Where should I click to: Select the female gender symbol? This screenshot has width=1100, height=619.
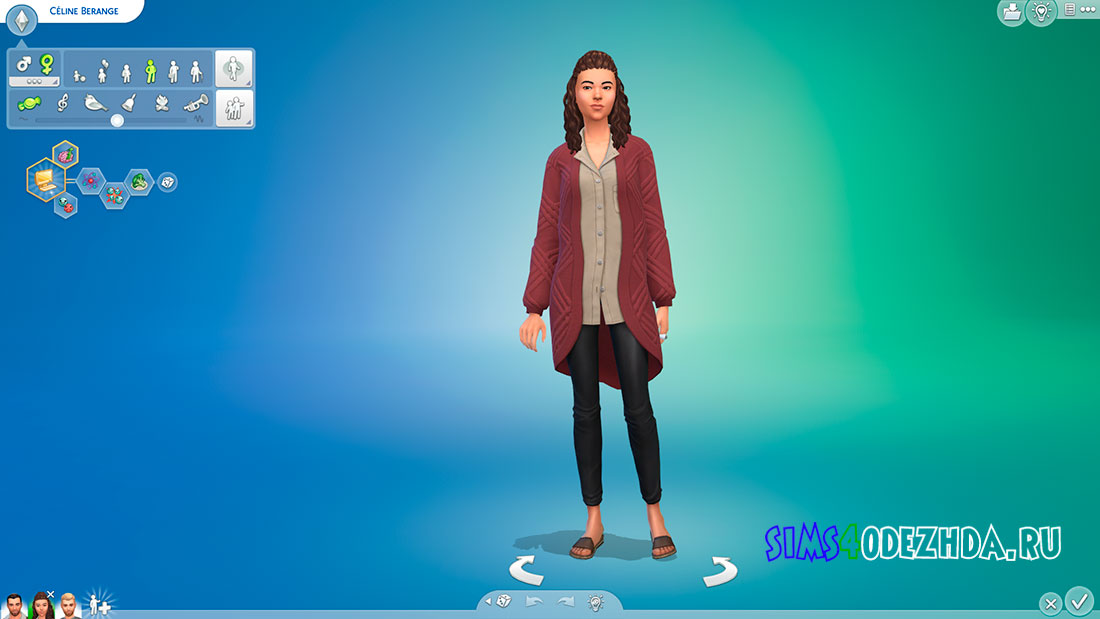[x=45, y=65]
